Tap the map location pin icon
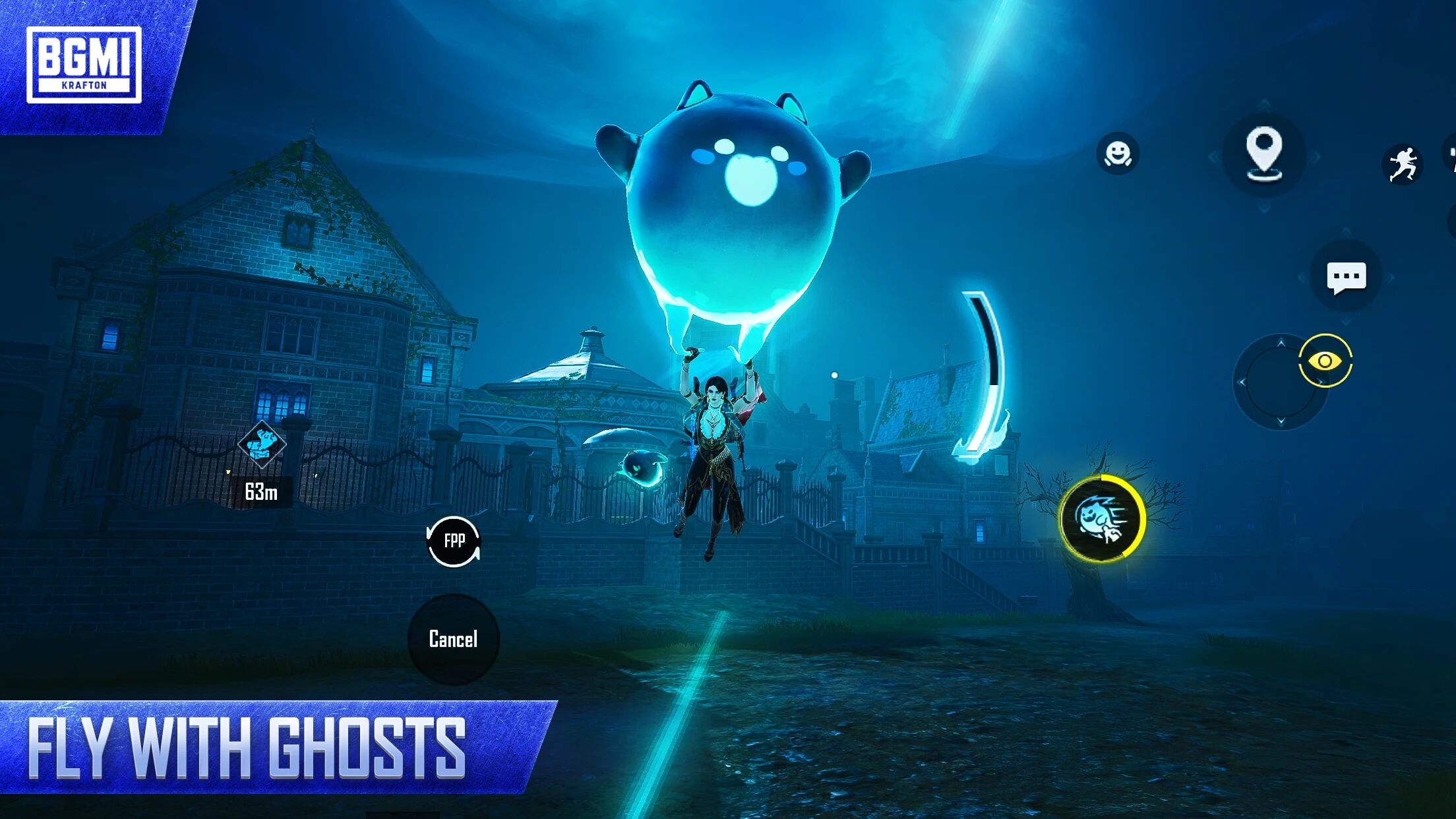Screen dimensions: 1456x819 (1264, 156)
